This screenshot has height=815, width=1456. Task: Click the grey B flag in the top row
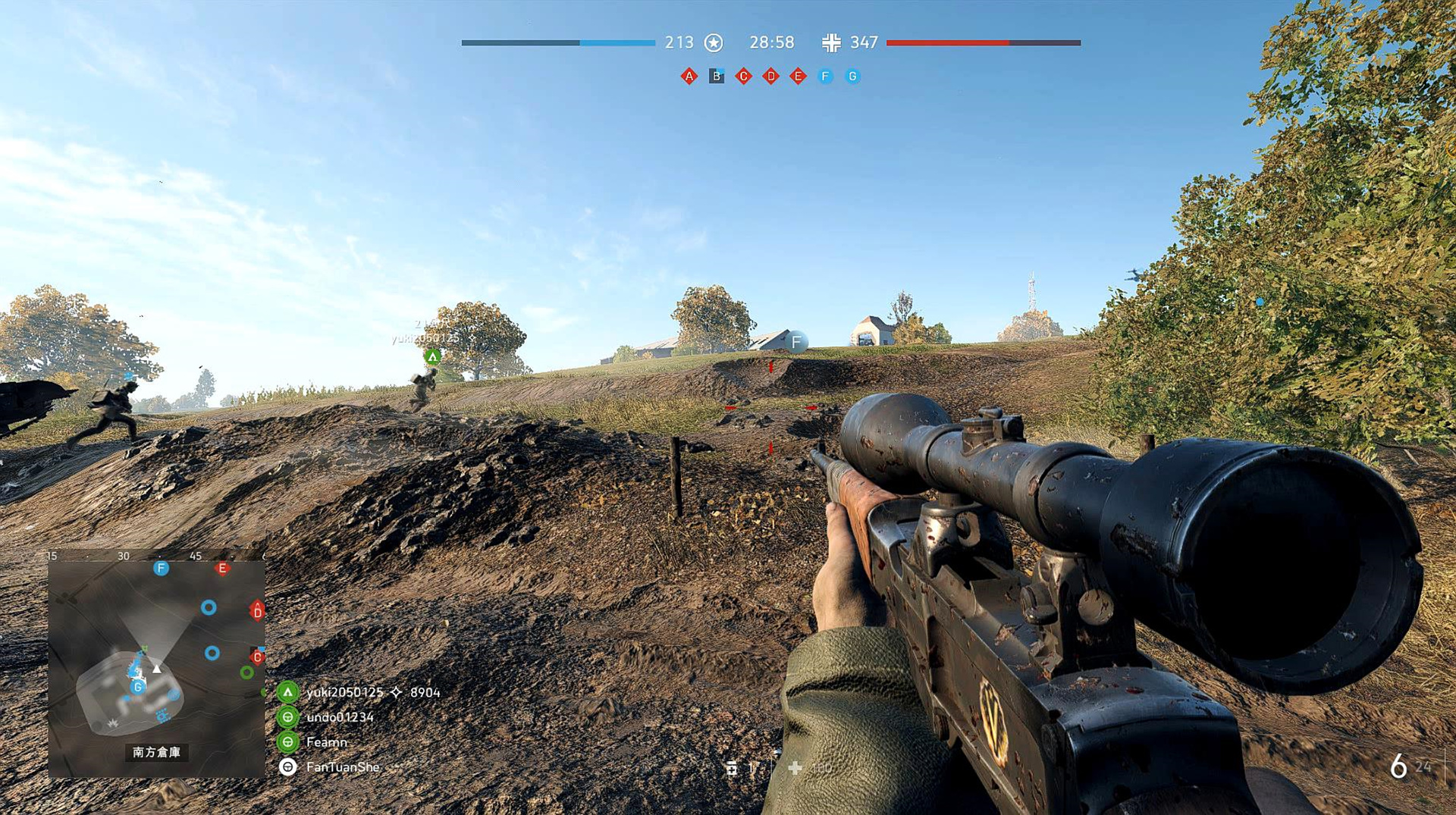[x=716, y=76]
